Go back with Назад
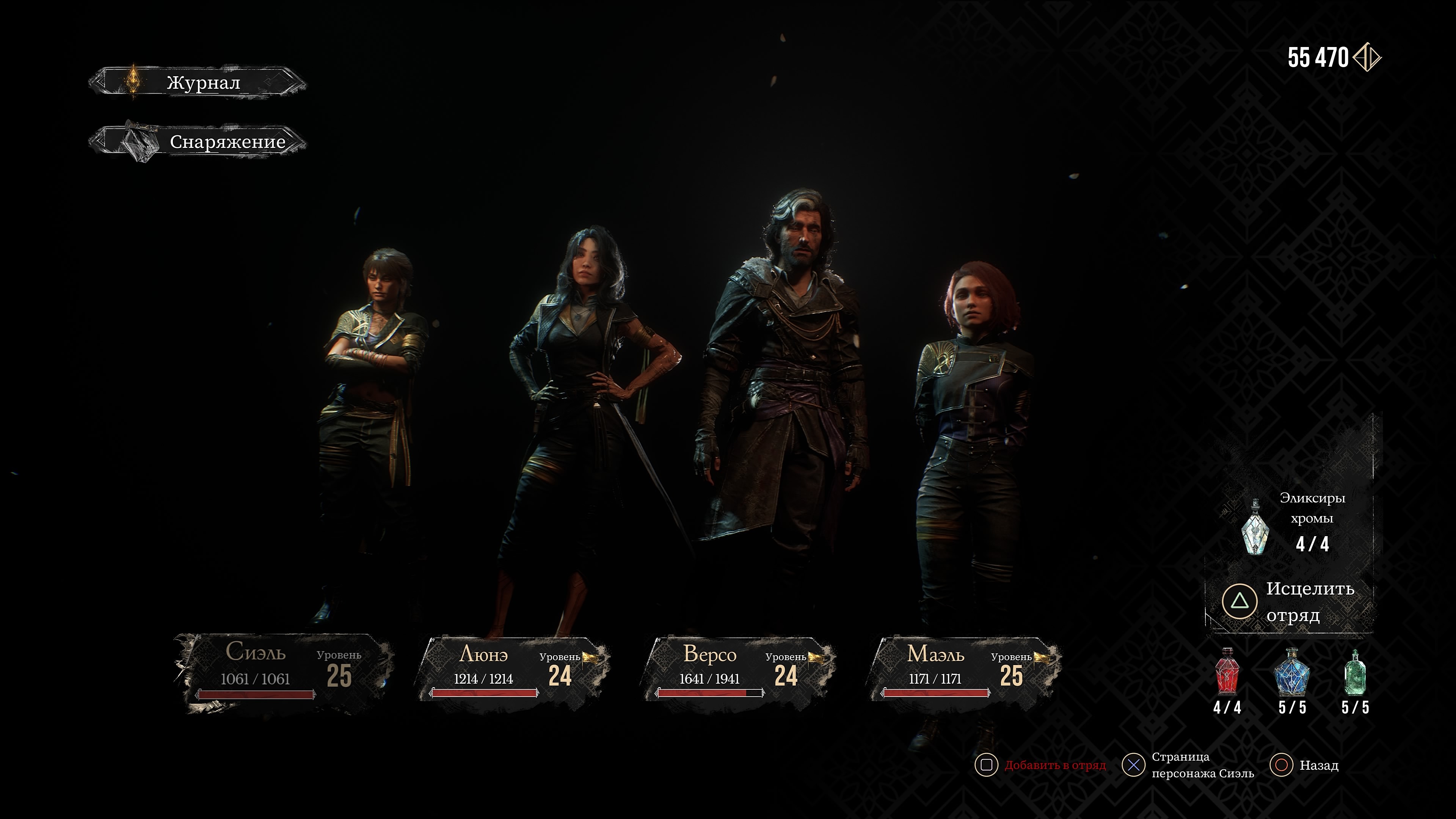The image size is (1456, 819). [x=1305, y=765]
